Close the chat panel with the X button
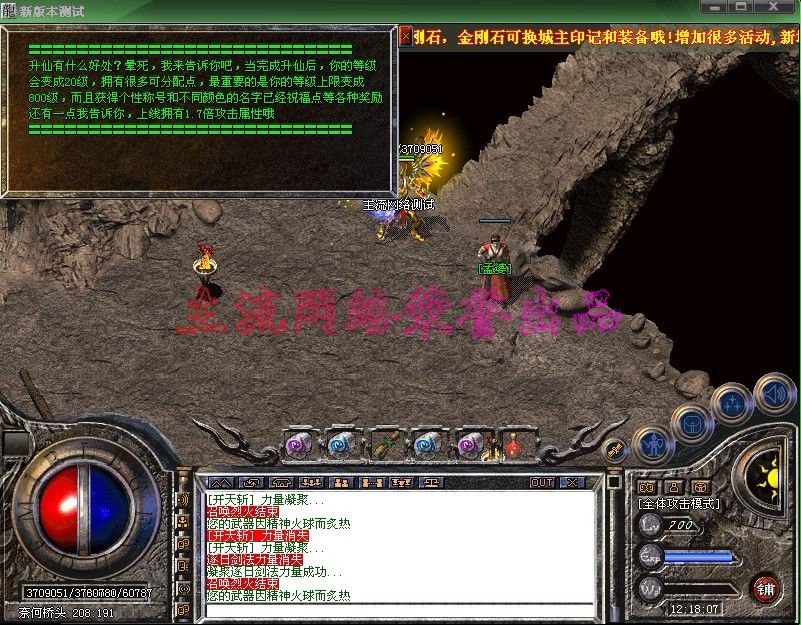The width and height of the screenshot is (801, 625). pyautogui.click(x=572, y=482)
